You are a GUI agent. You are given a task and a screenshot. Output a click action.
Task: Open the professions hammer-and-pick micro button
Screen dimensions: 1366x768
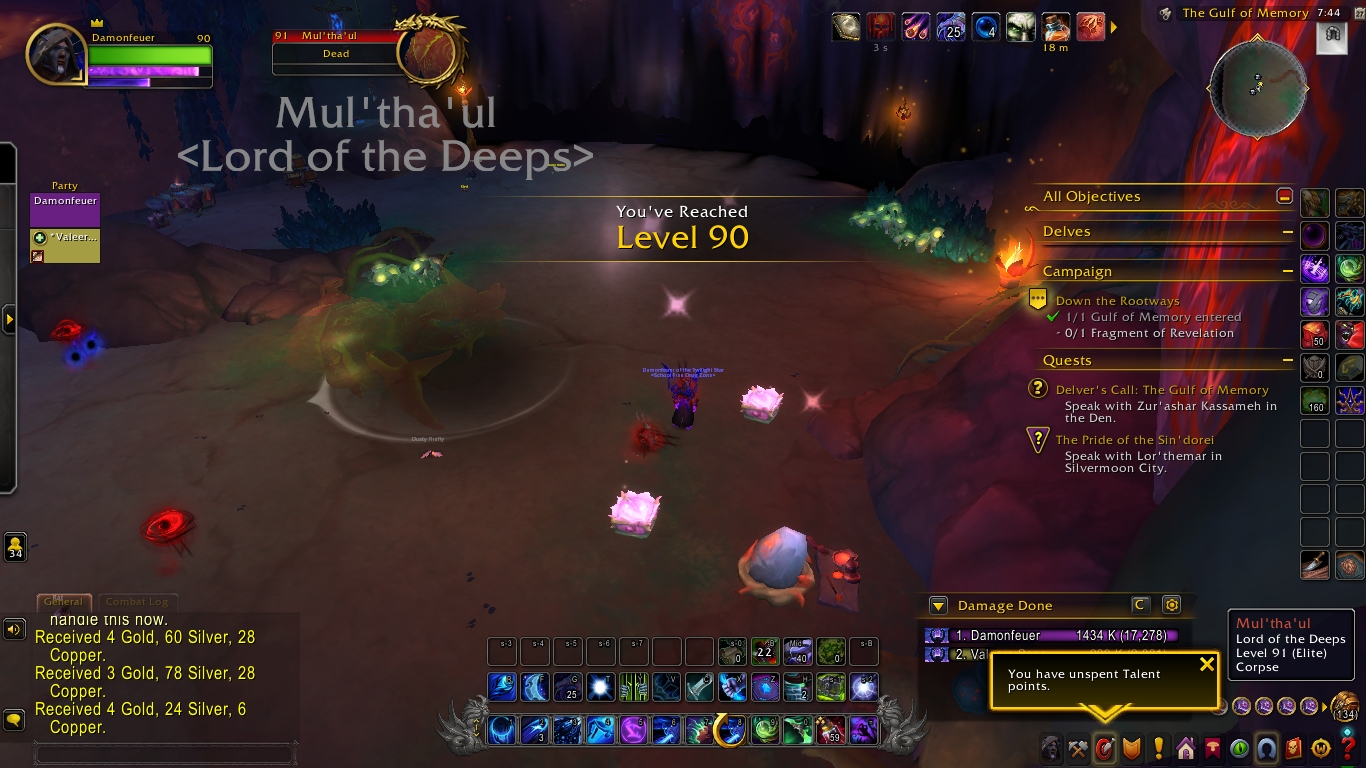[x=1078, y=748]
